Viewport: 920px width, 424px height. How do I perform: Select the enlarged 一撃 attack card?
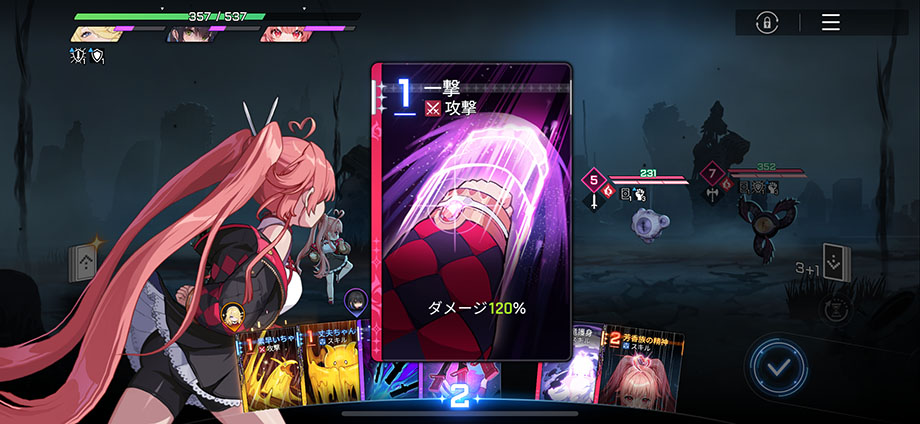(x=471, y=210)
